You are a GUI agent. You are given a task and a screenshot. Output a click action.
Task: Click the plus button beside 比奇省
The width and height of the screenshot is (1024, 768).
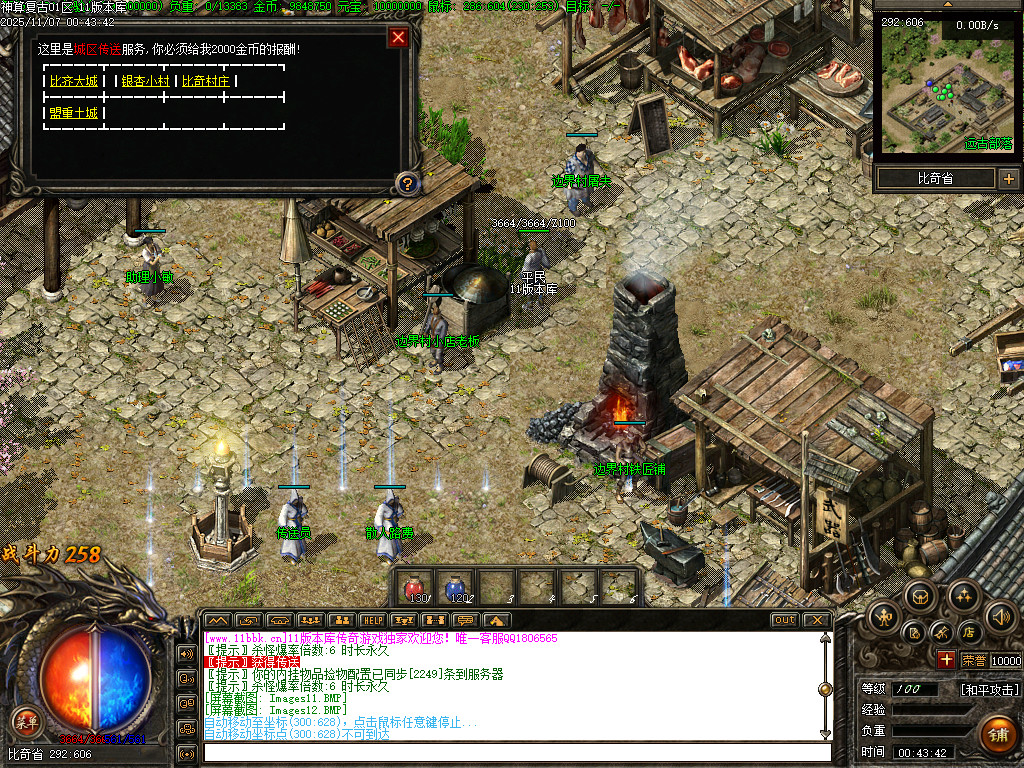(1008, 179)
